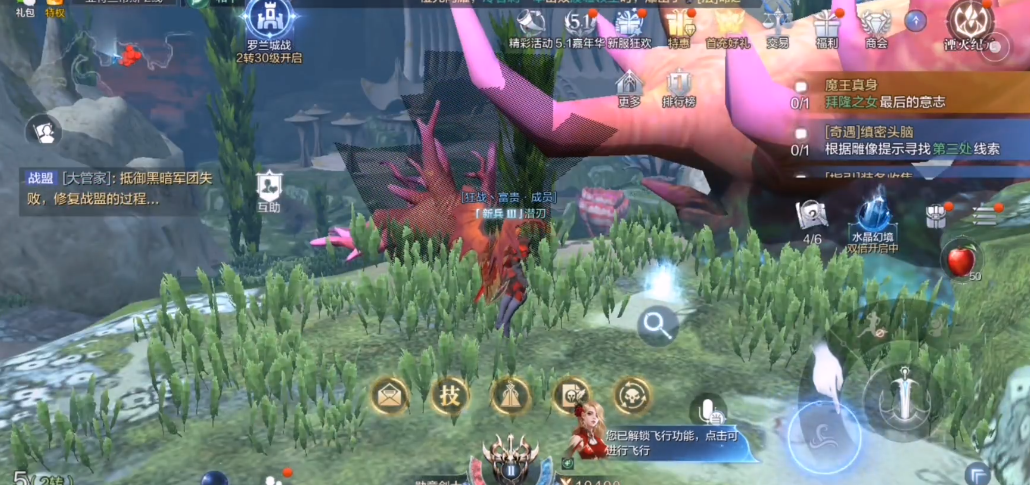
Task: Open the 排行榜 leaderboard
Action: pyautogui.click(x=680, y=87)
